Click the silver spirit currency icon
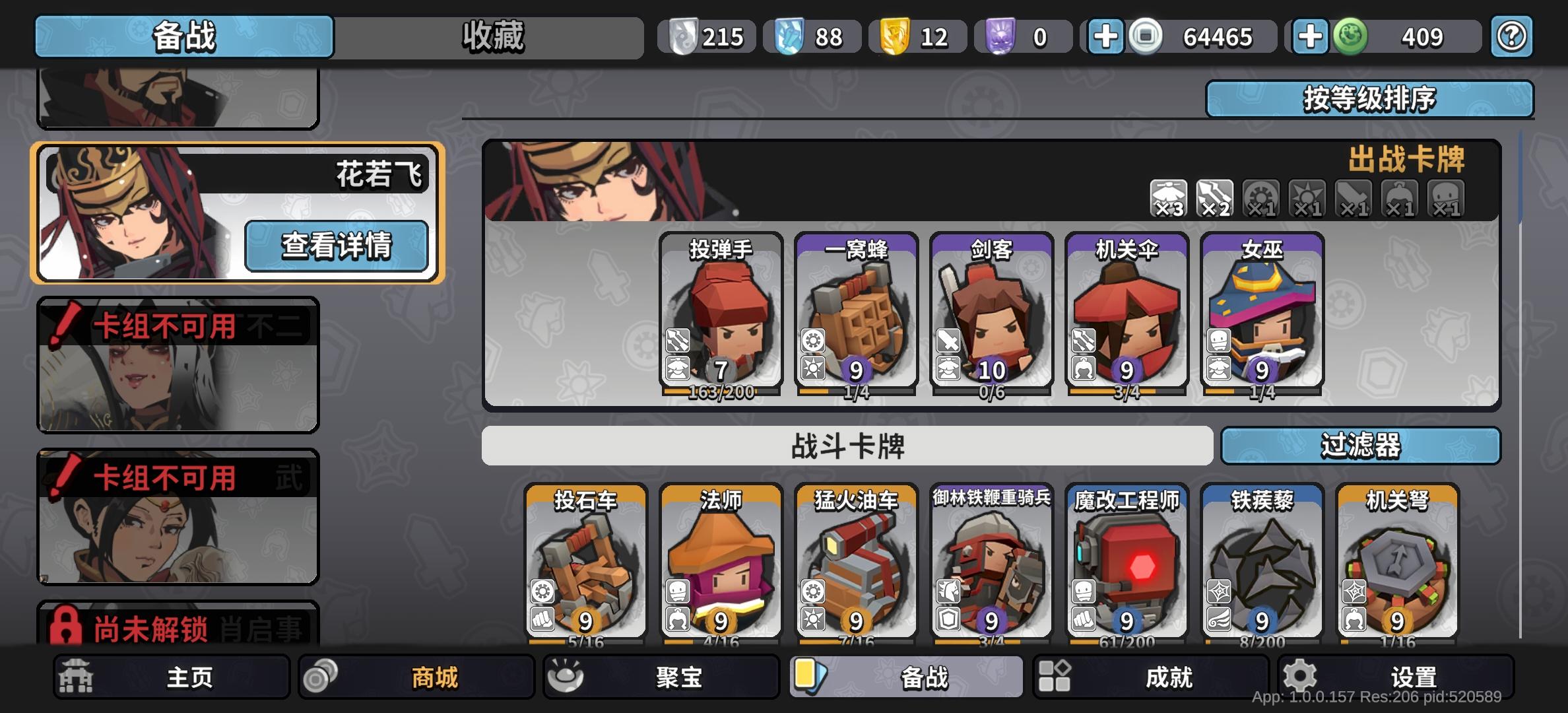Viewport: 1568px width, 713px height. click(684, 36)
